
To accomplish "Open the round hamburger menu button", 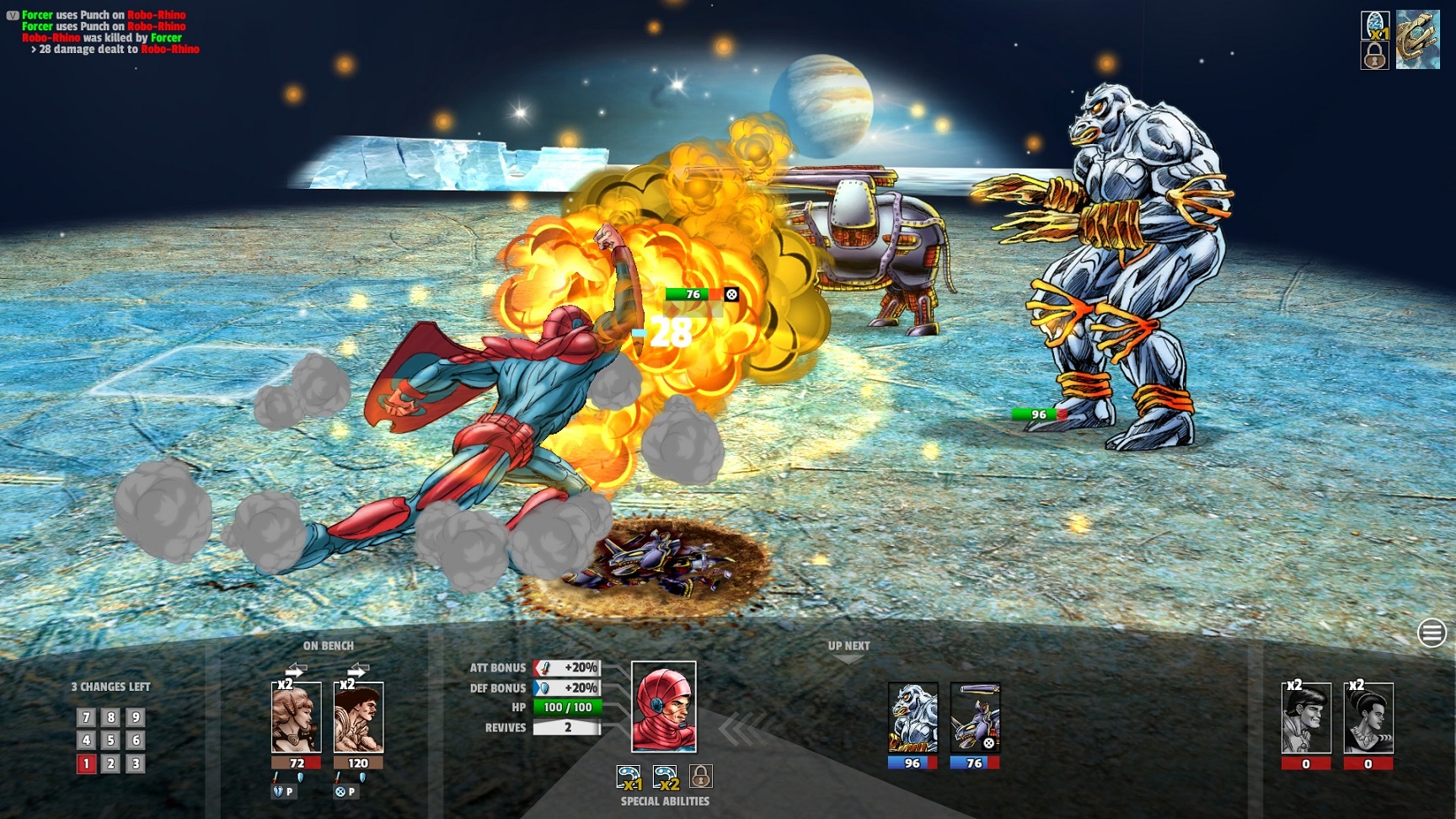I will (x=1432, y=632).
